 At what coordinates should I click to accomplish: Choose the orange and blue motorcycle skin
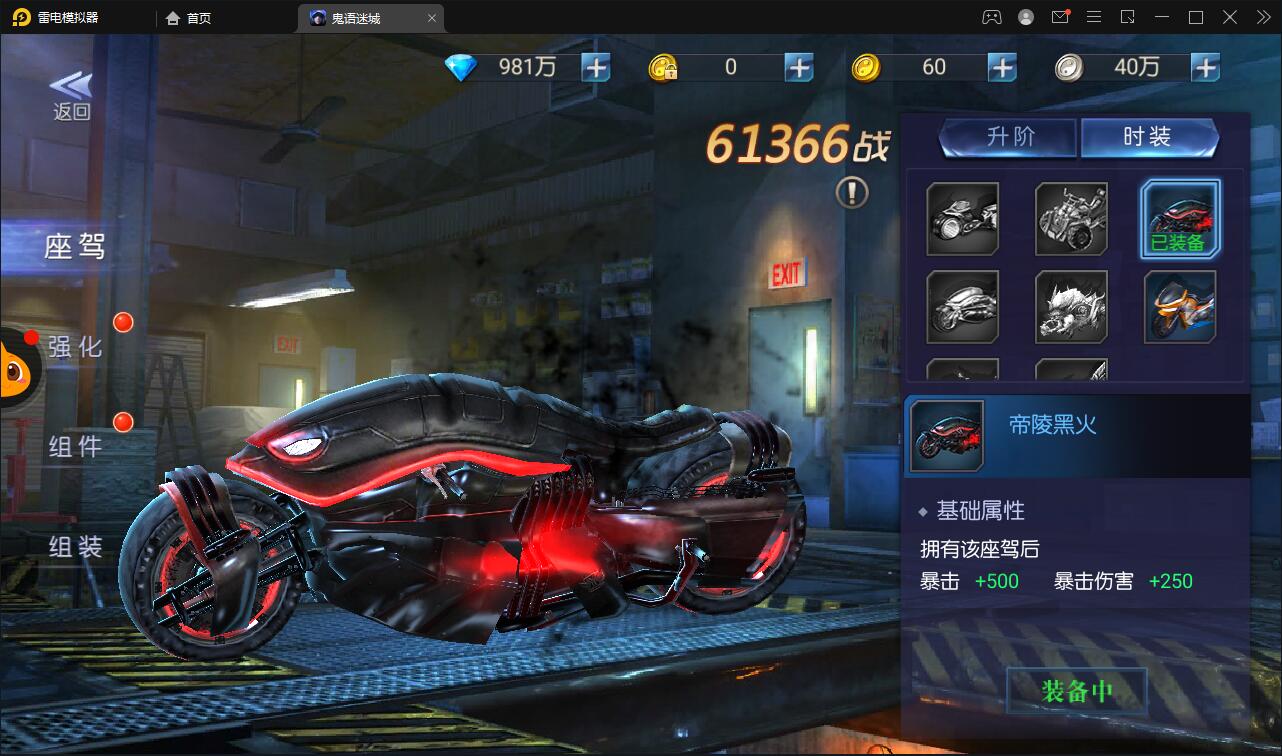[x=1180, y=306]
